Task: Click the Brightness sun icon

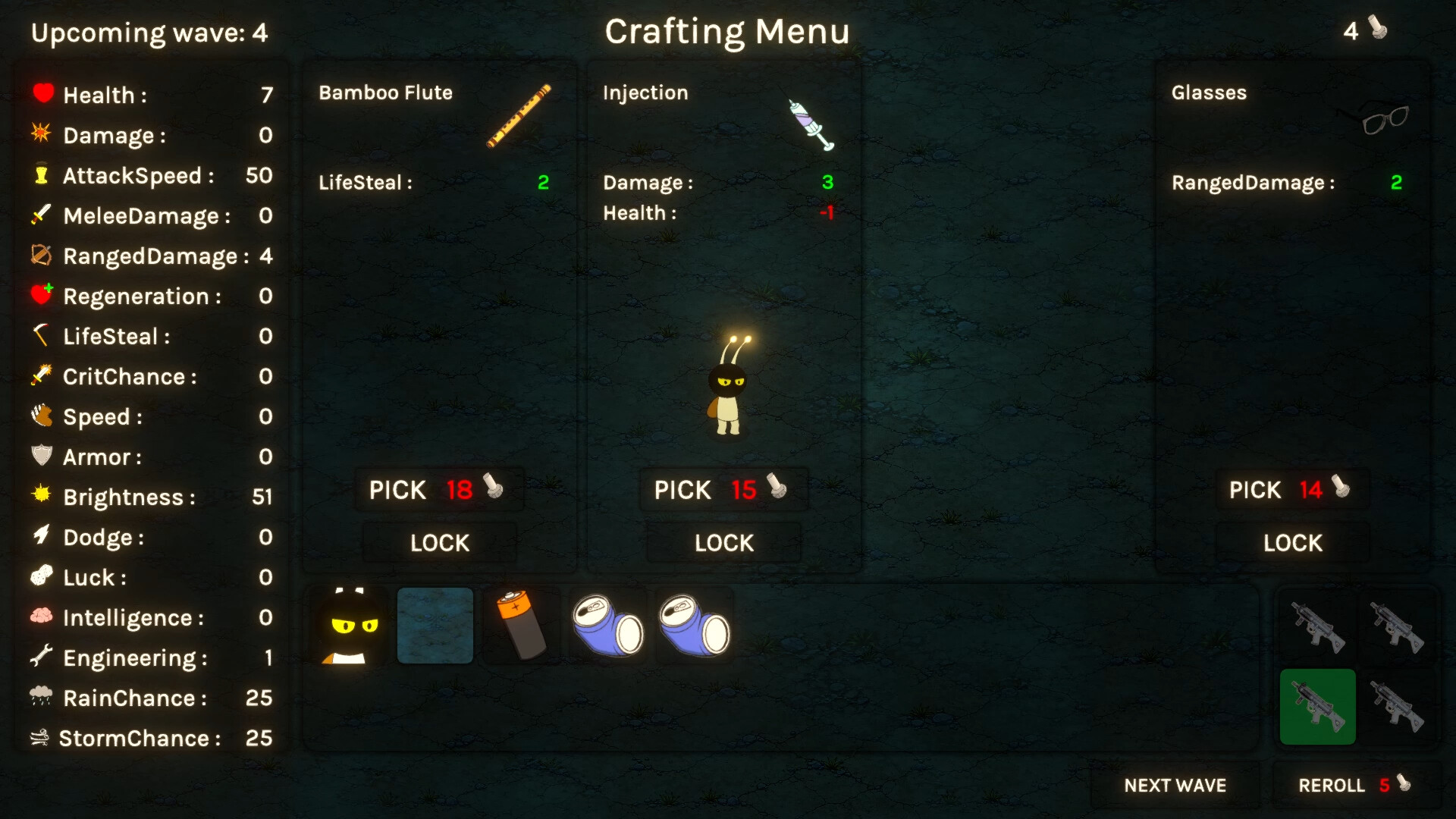Action: coord(43,497)
